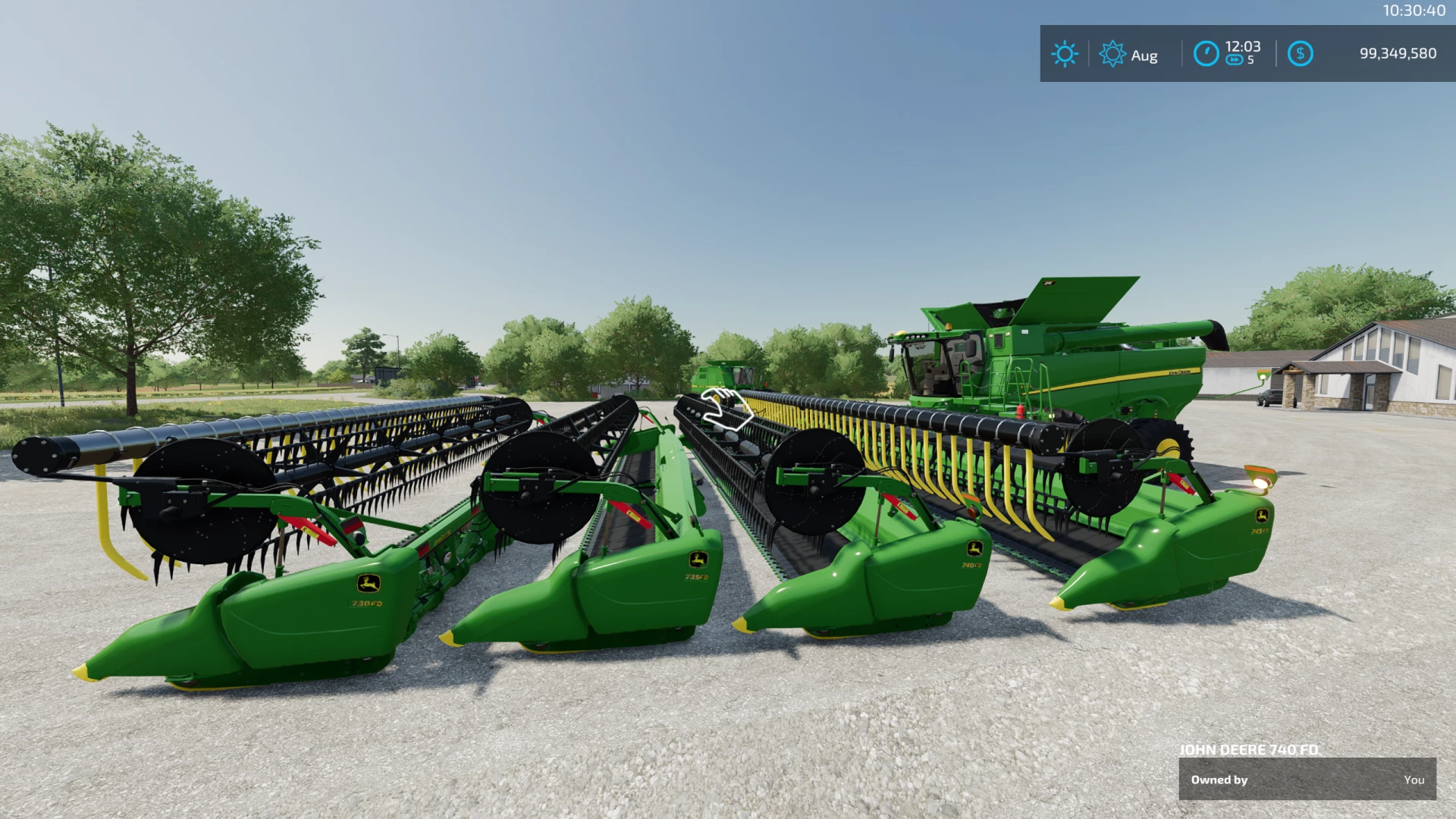Expand the weather forecast next to Aug
The width and height of the screenshot is (1456, 819).
(1145, 54)
